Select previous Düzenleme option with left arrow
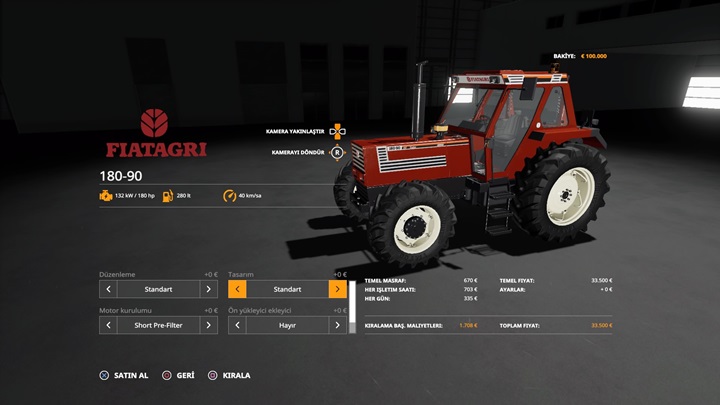Screen dimensions: 720x405 tap(108, 289)
